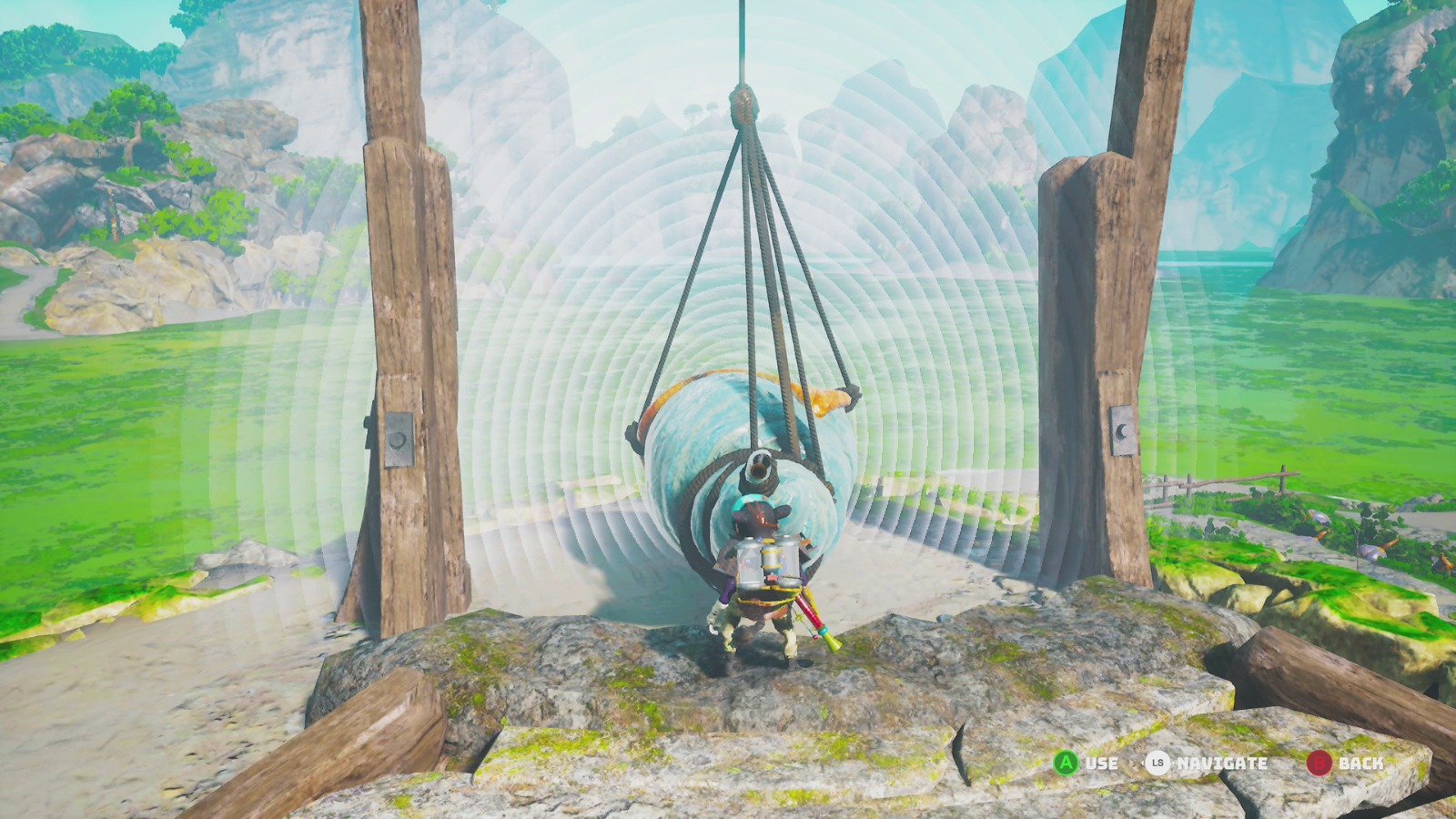Select the NAVIGATE prompt label
1456x819 pixels.
[x=1221, y=764]
